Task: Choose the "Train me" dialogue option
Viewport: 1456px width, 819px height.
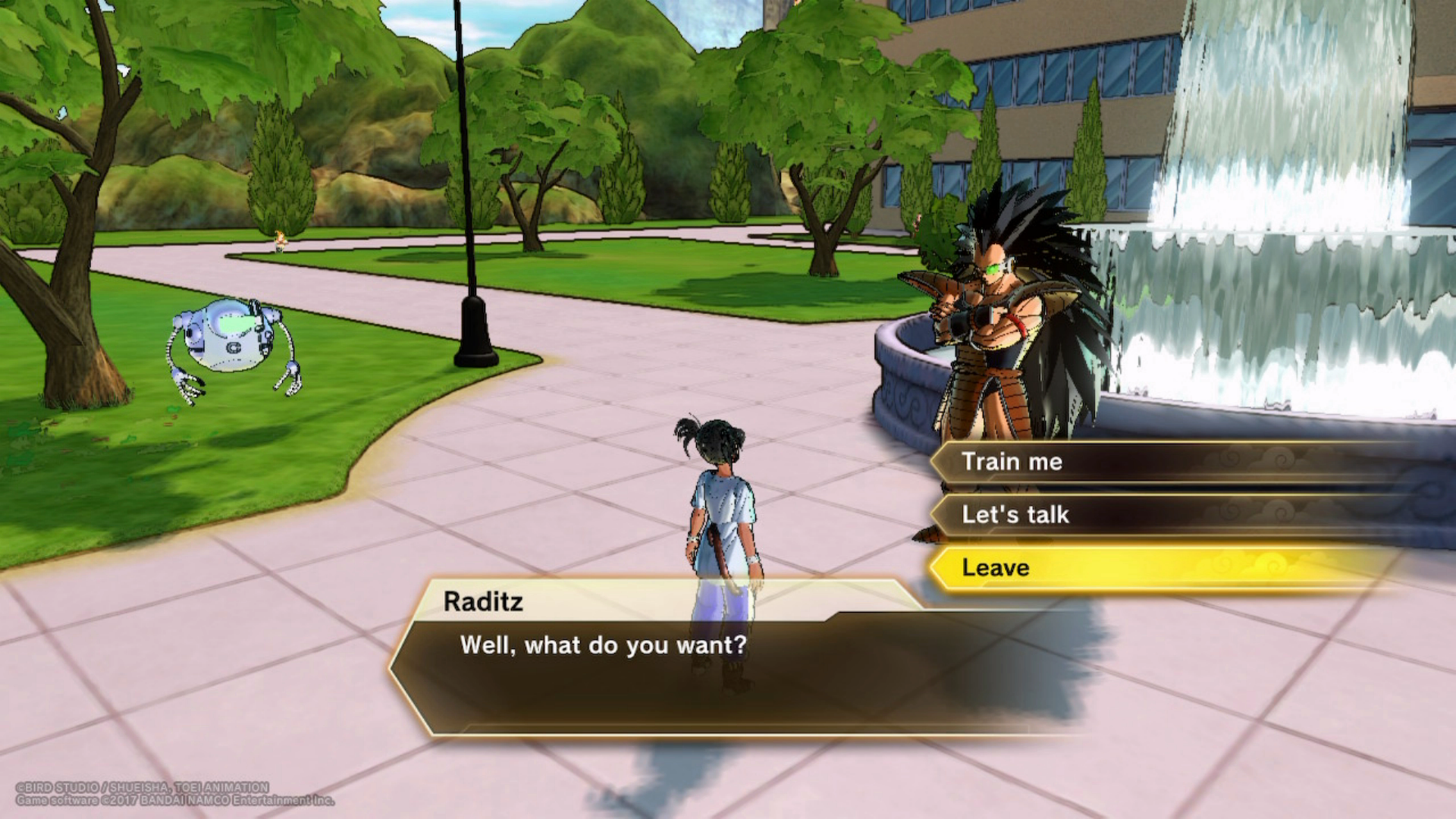Action: [1012, 462]
